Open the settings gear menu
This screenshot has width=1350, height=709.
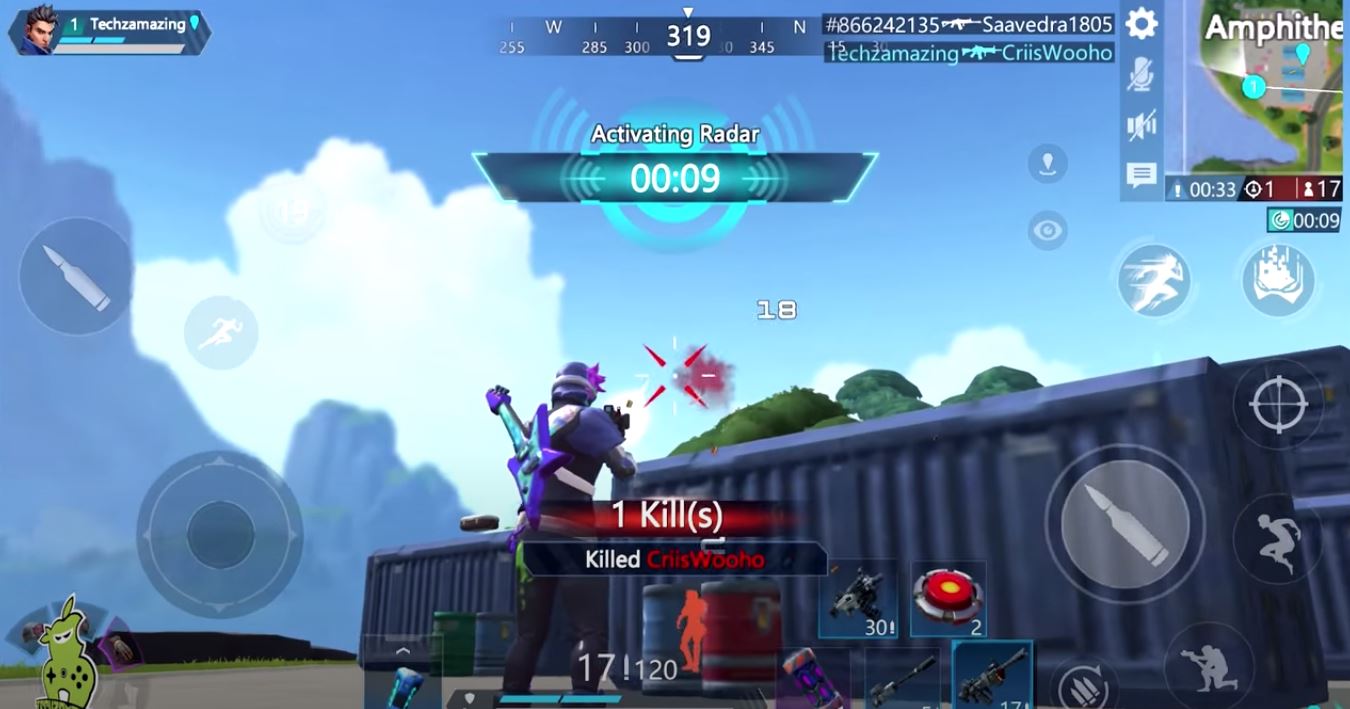coord(1141,24)
